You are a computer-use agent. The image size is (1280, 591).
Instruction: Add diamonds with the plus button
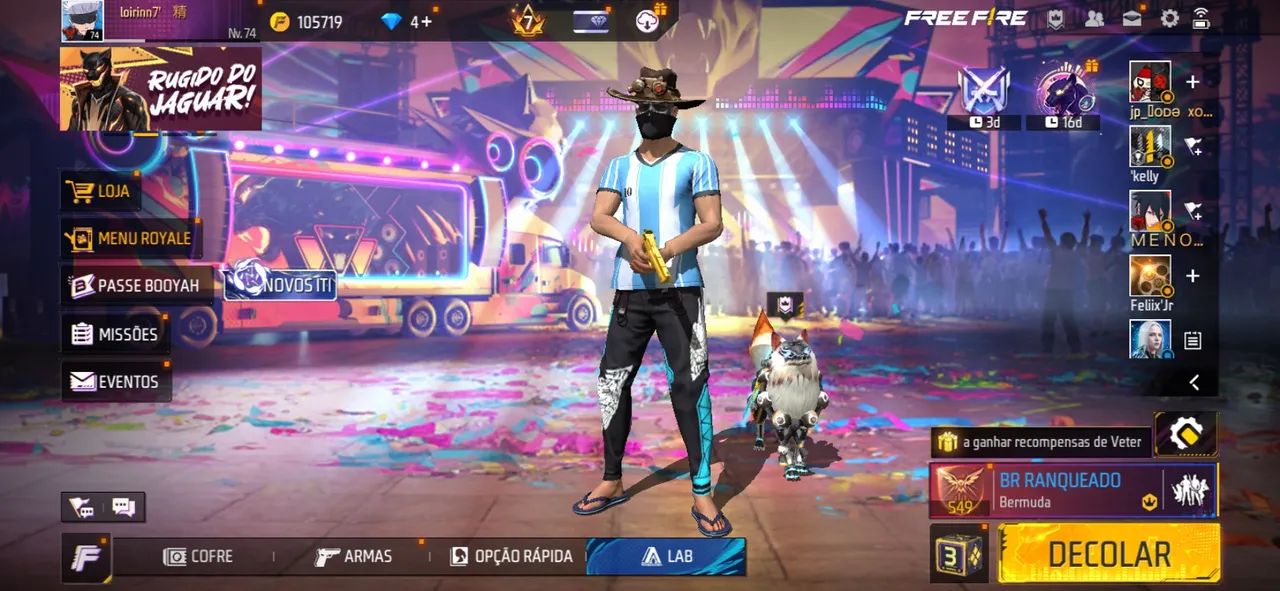point(427,21)
